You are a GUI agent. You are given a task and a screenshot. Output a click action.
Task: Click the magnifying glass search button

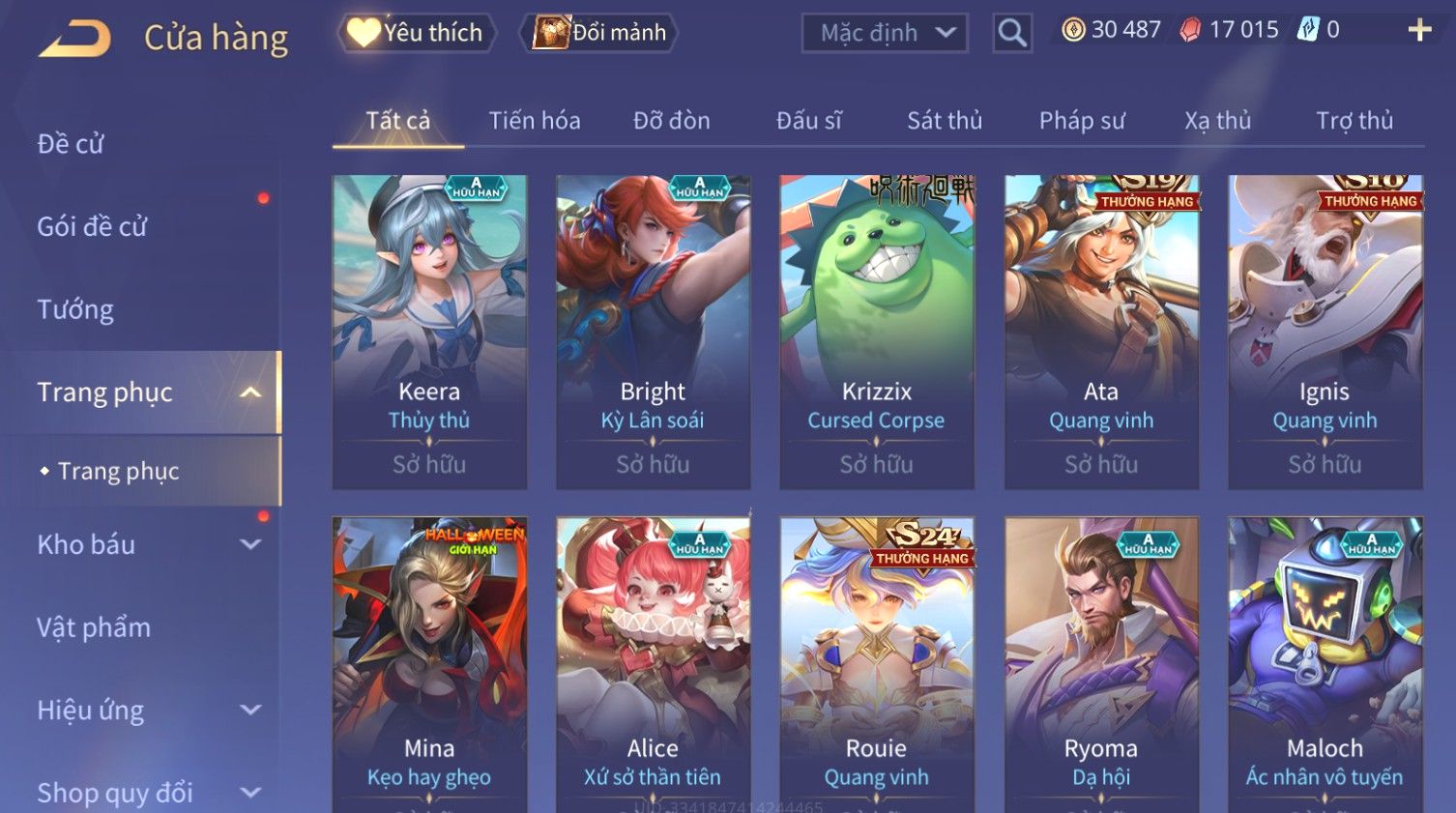(1012, 33)
